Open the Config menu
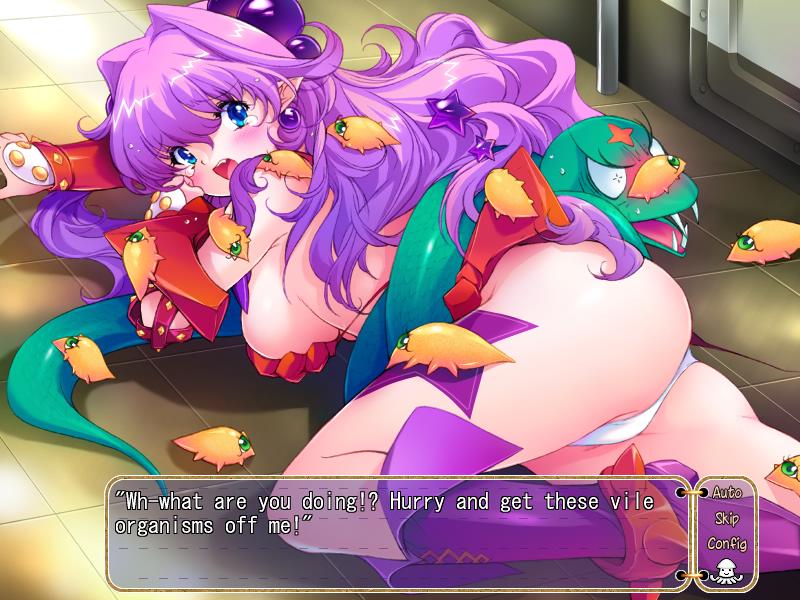The image size is (800, 600). point(726,545)
